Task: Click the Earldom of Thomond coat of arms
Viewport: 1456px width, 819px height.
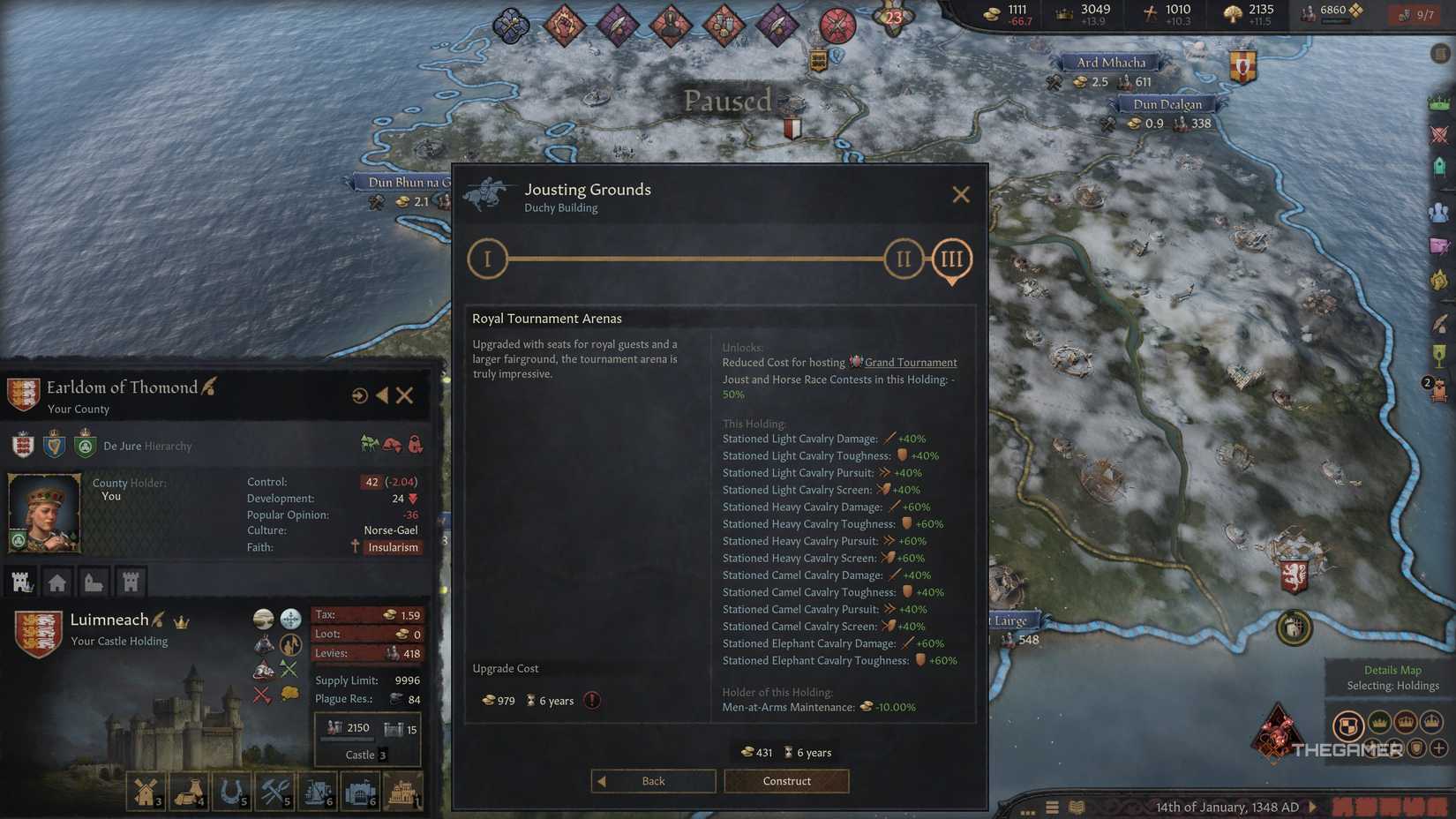Action: click(23, 394)
